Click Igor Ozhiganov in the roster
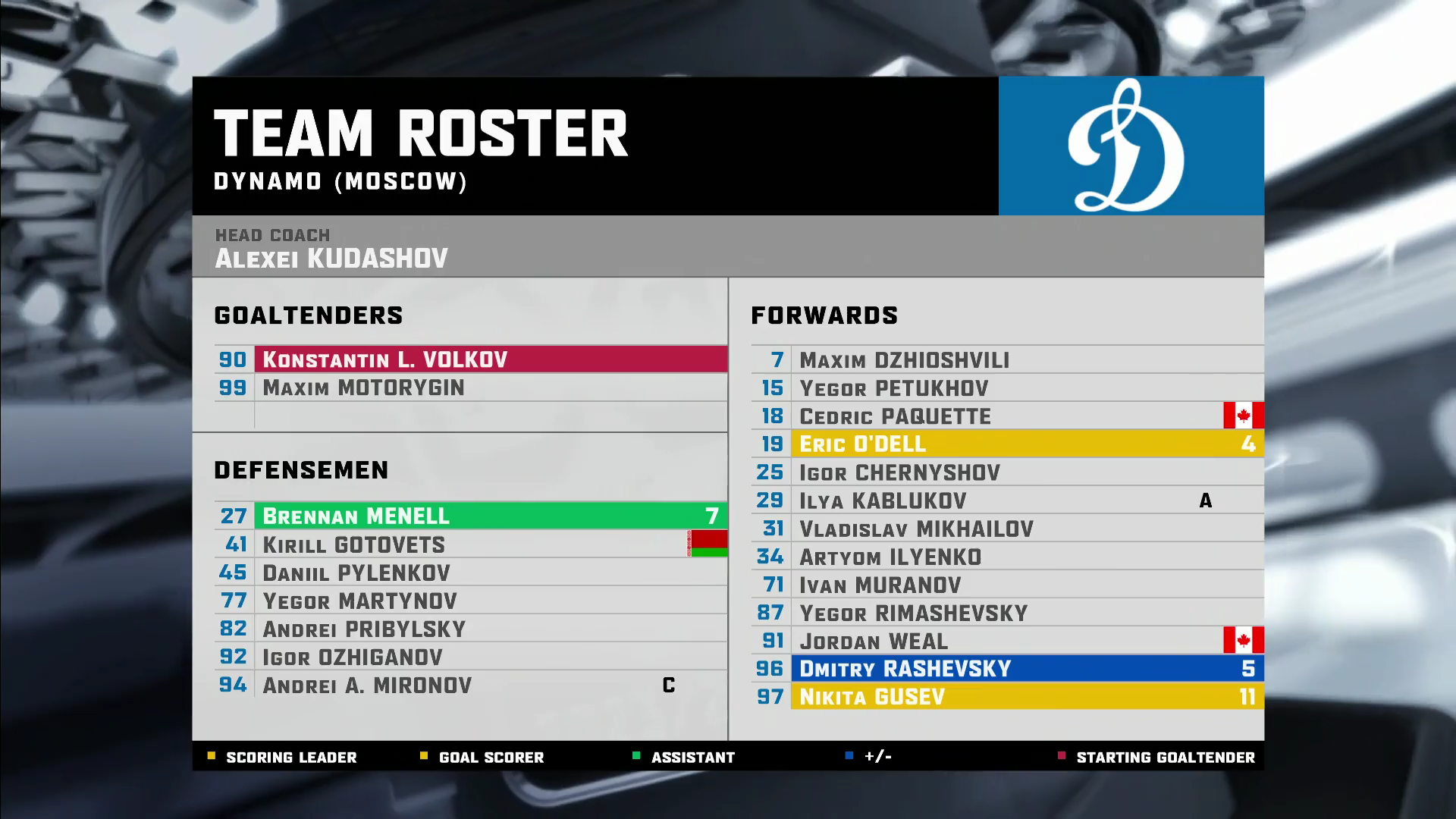This screenshot has height=819, width=1456. click(470, 657)
